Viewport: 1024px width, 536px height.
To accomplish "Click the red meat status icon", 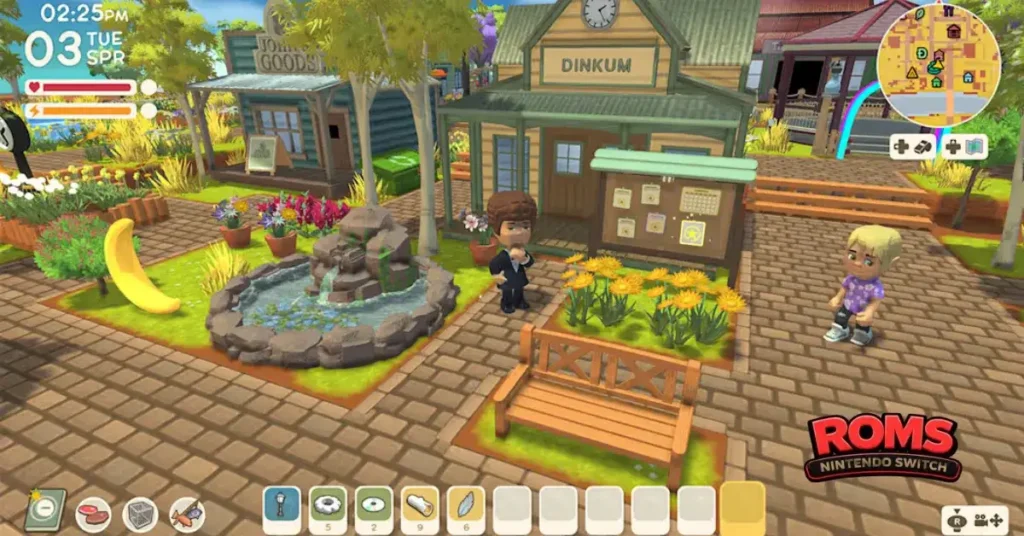I will click(x=93, y=514).
